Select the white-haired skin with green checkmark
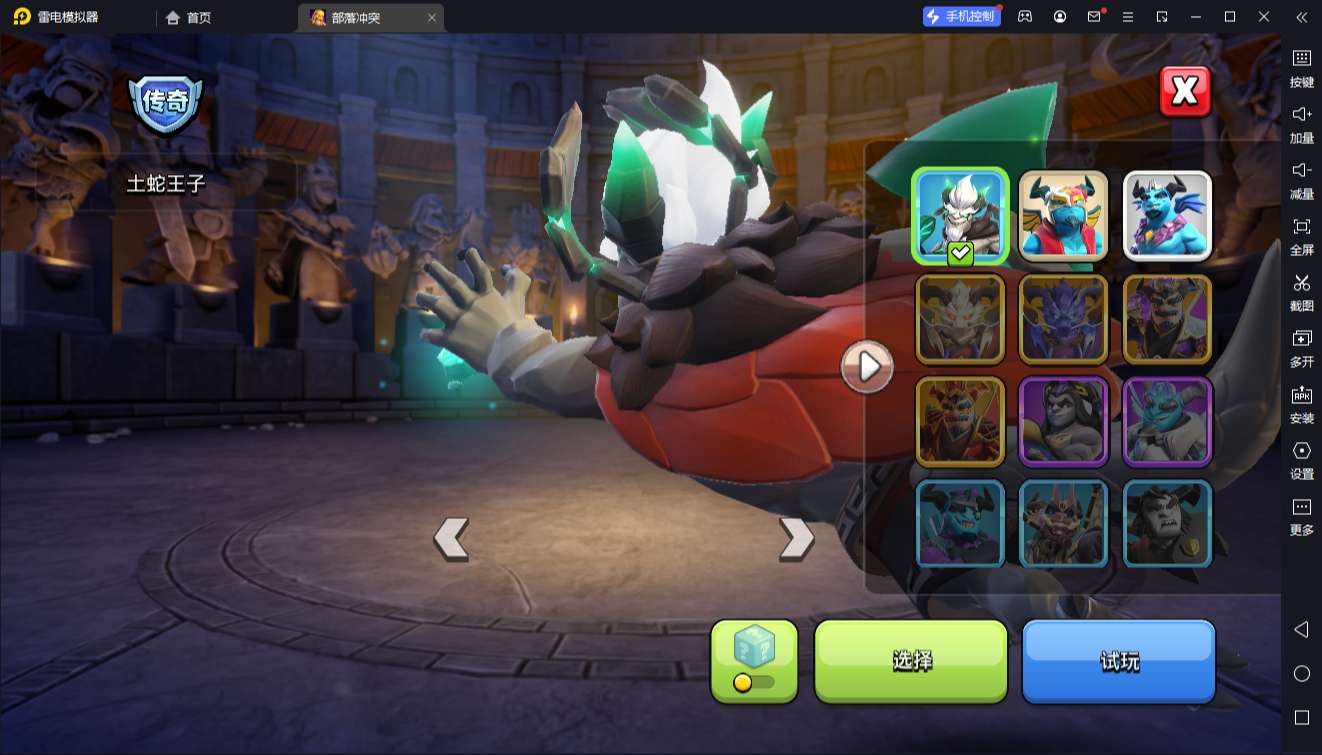 (960, 215)
